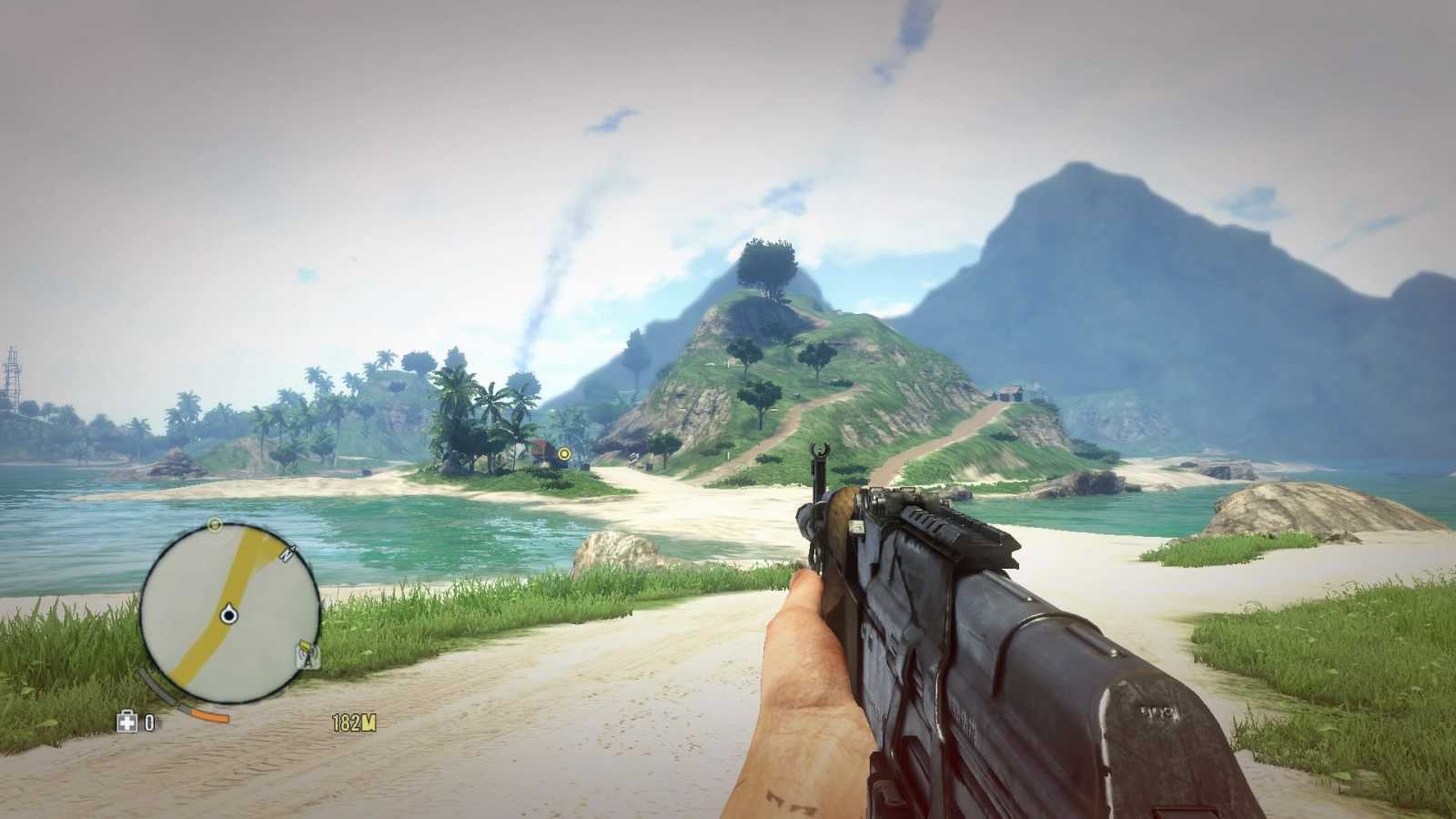This screenshot has width=1456, height=819.
Task: Click the lone tree atop the central green hill
Action: point(770,264)
